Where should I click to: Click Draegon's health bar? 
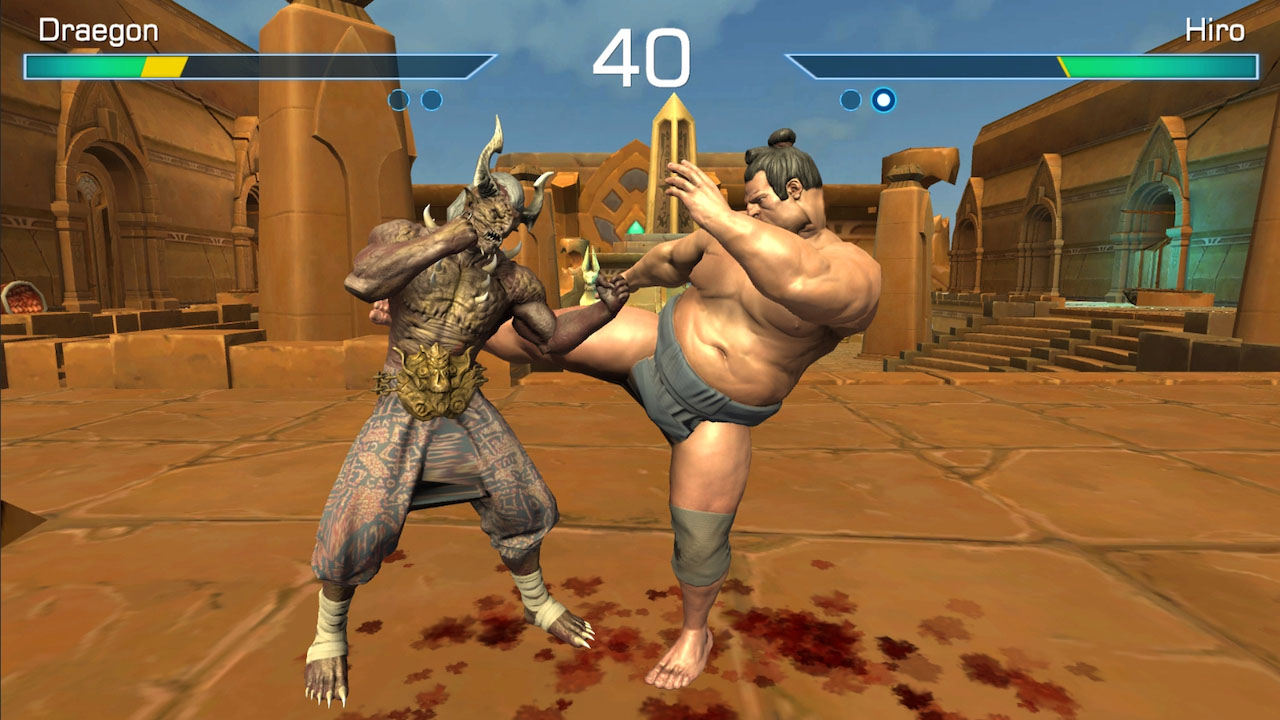coord(200,67)
